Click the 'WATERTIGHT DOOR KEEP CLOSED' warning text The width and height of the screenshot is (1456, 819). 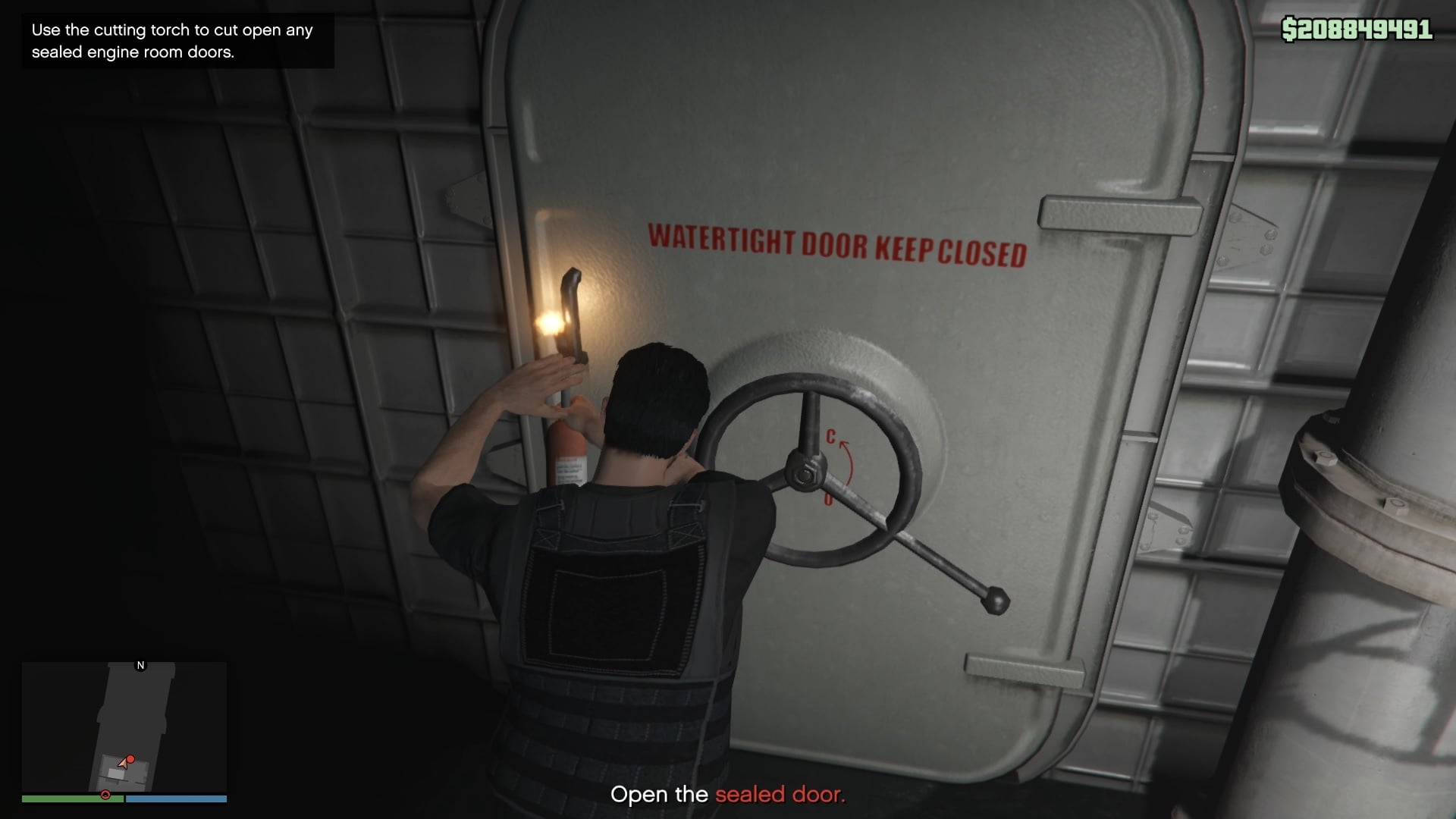pyautogui.click(x=837, y=243)
